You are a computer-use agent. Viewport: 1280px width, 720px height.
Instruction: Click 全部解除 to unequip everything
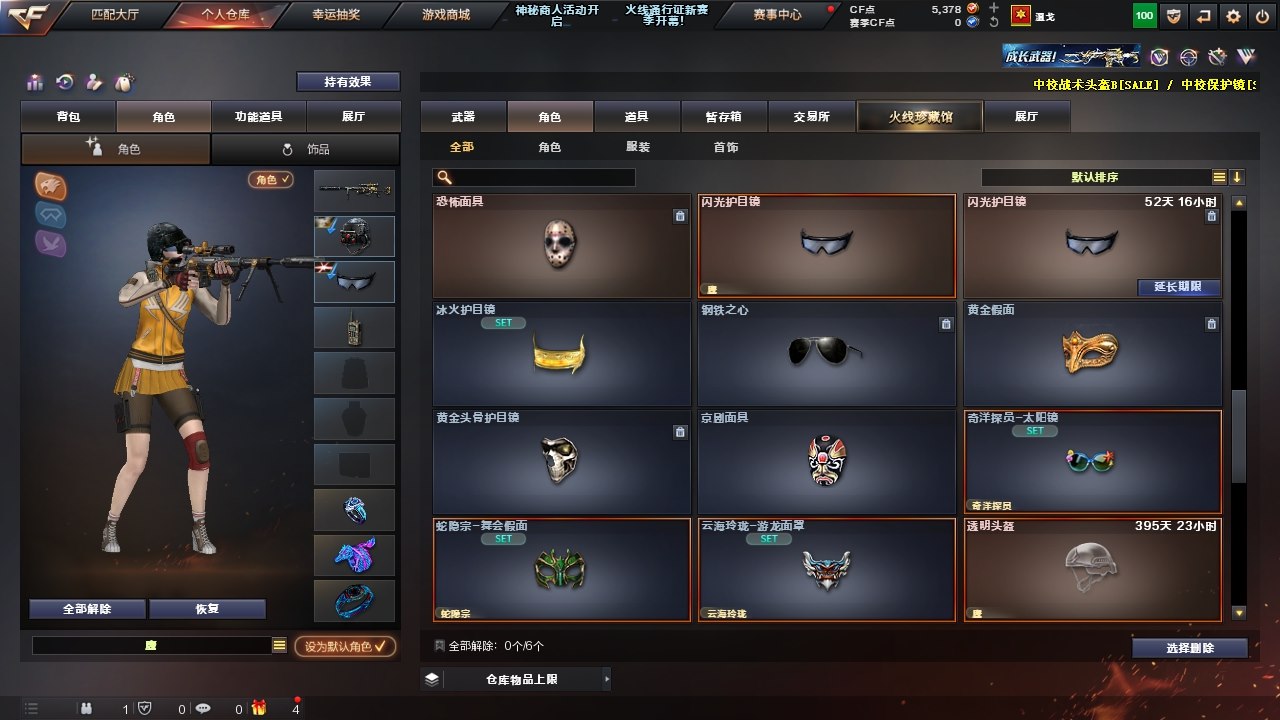pos(87,609)
